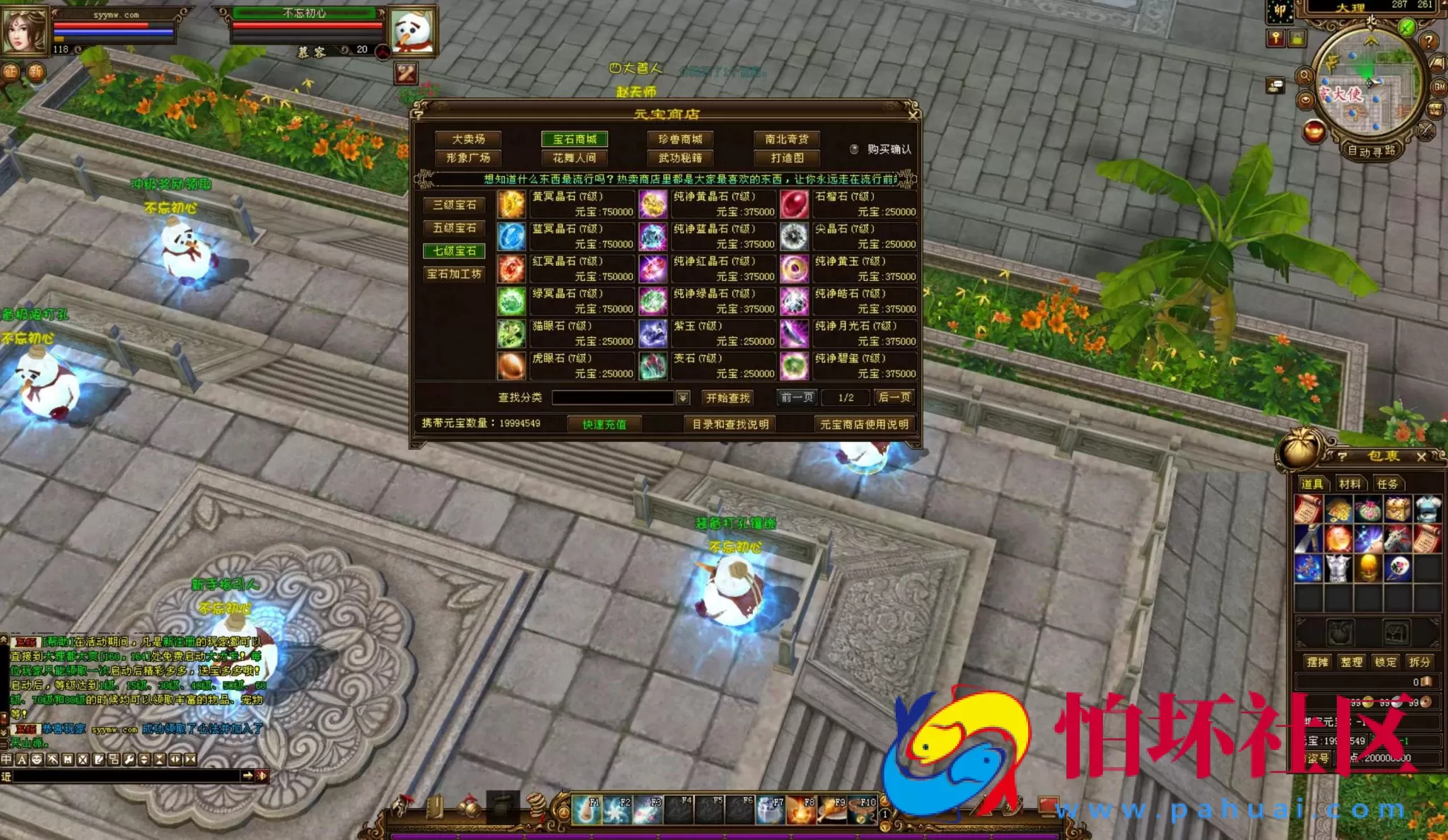Click the purple experience bar at screen bottom
This screenshot has width=1448, height=840.
coord(707,835)
